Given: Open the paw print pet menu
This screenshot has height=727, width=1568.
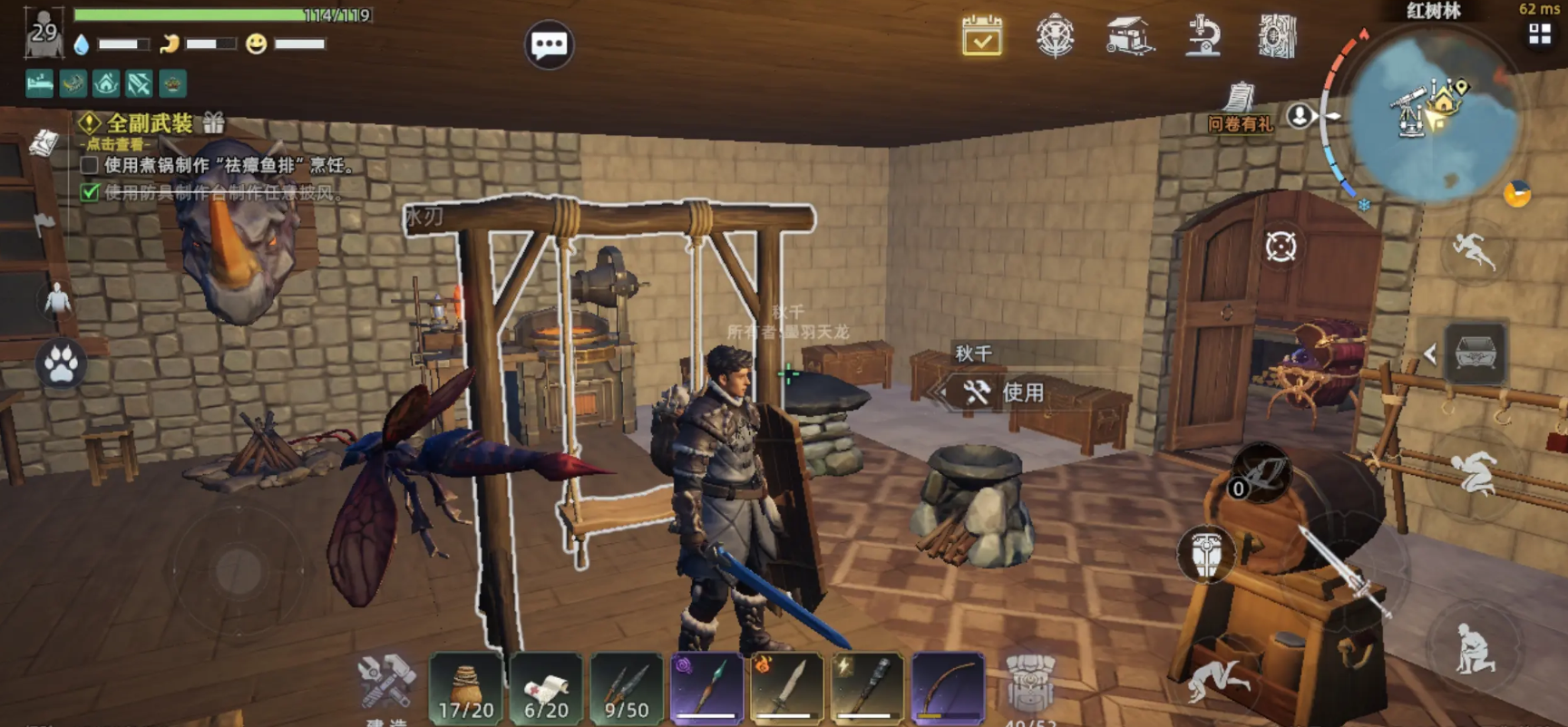Looking at the screenshot, I should point(61,364).
